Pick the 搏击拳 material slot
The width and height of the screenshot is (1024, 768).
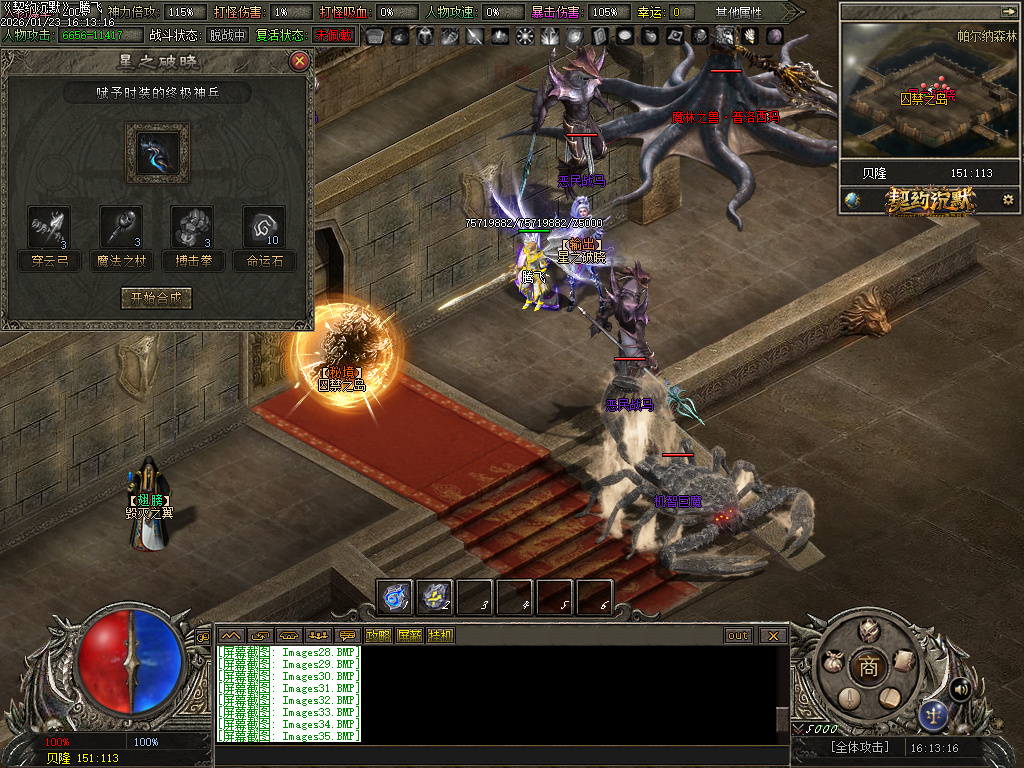[193, 228]
